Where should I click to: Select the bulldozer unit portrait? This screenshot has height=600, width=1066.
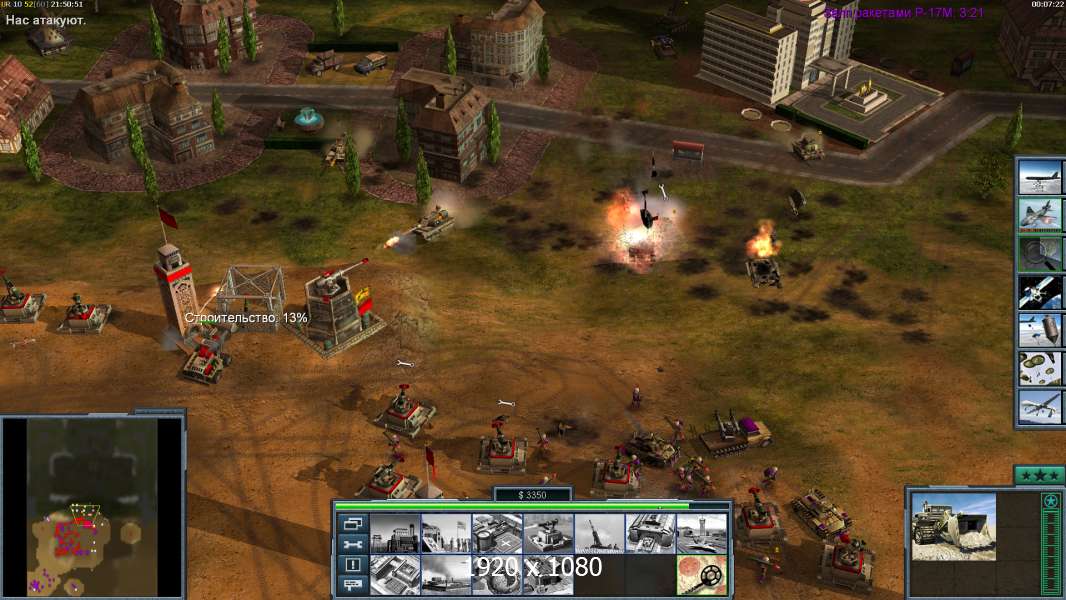click(x=953, y=527)
